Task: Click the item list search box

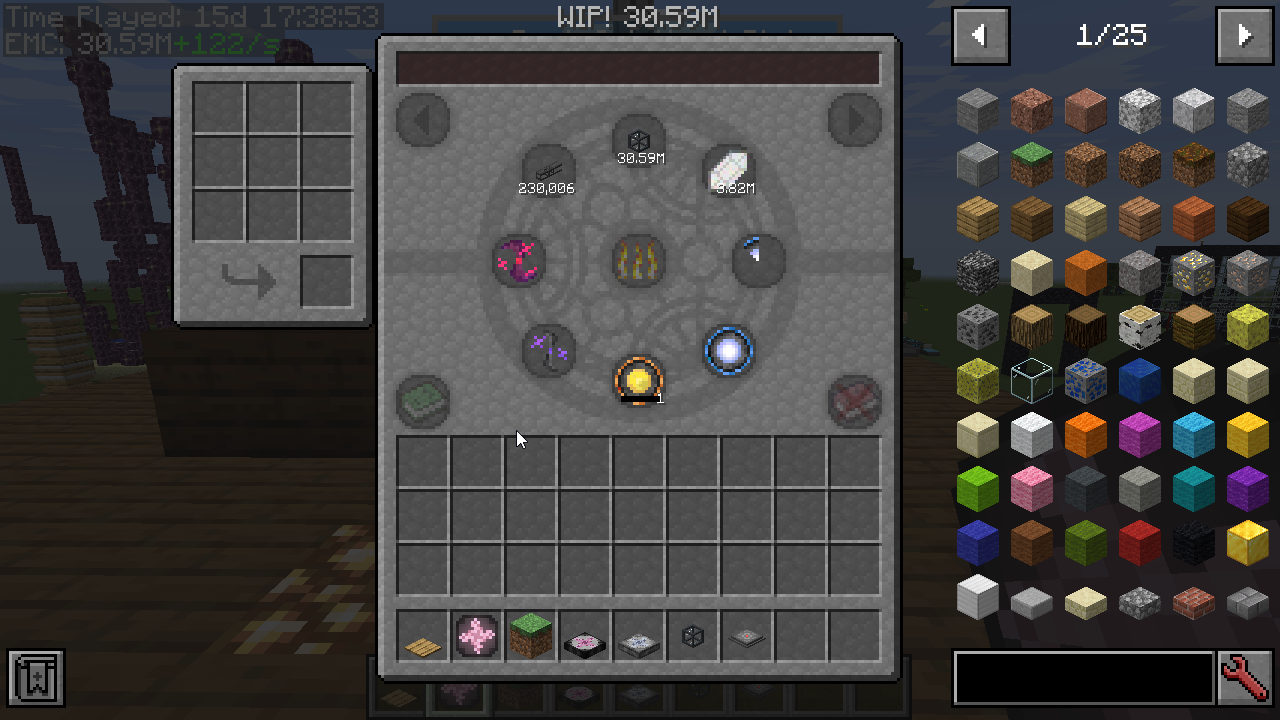Action: [1083, 678]
